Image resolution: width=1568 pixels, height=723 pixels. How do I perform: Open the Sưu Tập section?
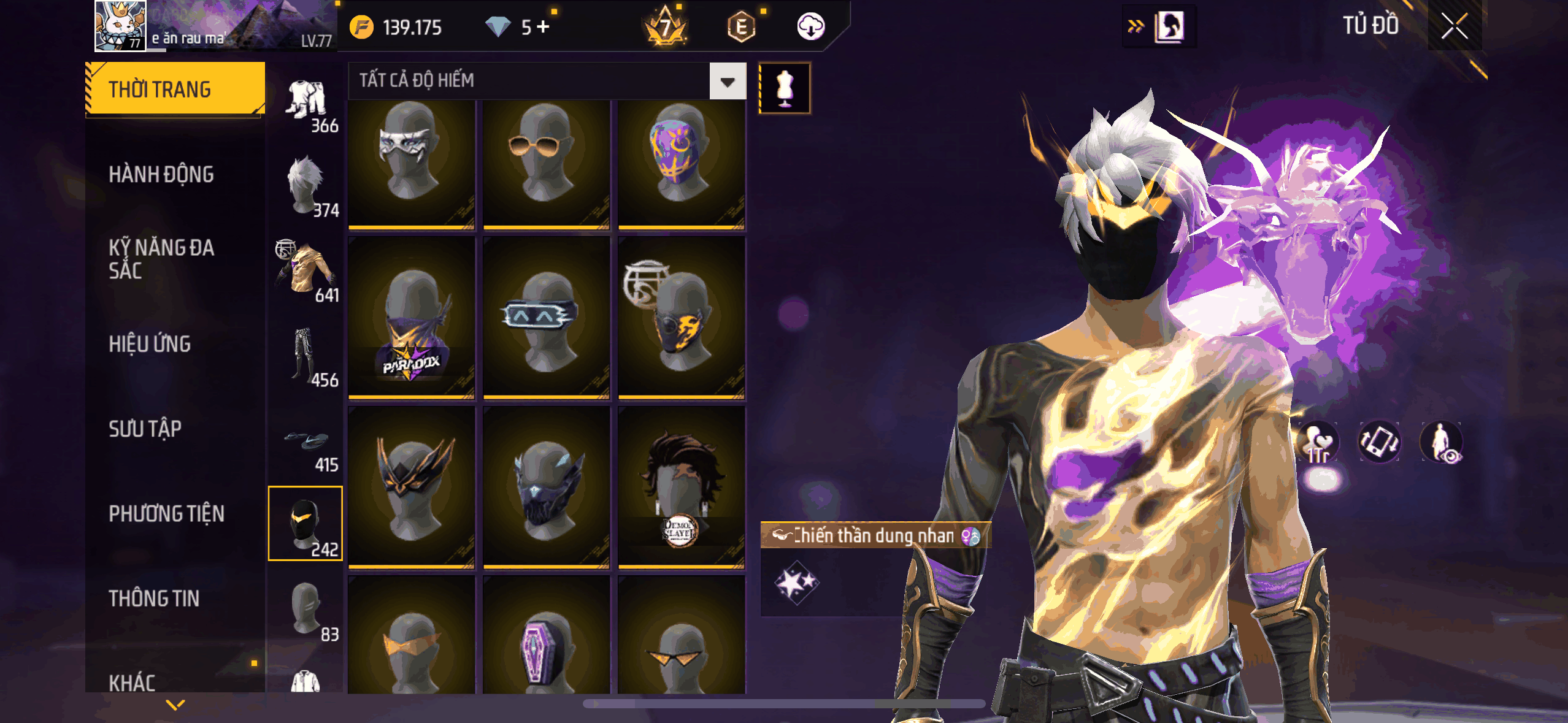coord(145,429)
